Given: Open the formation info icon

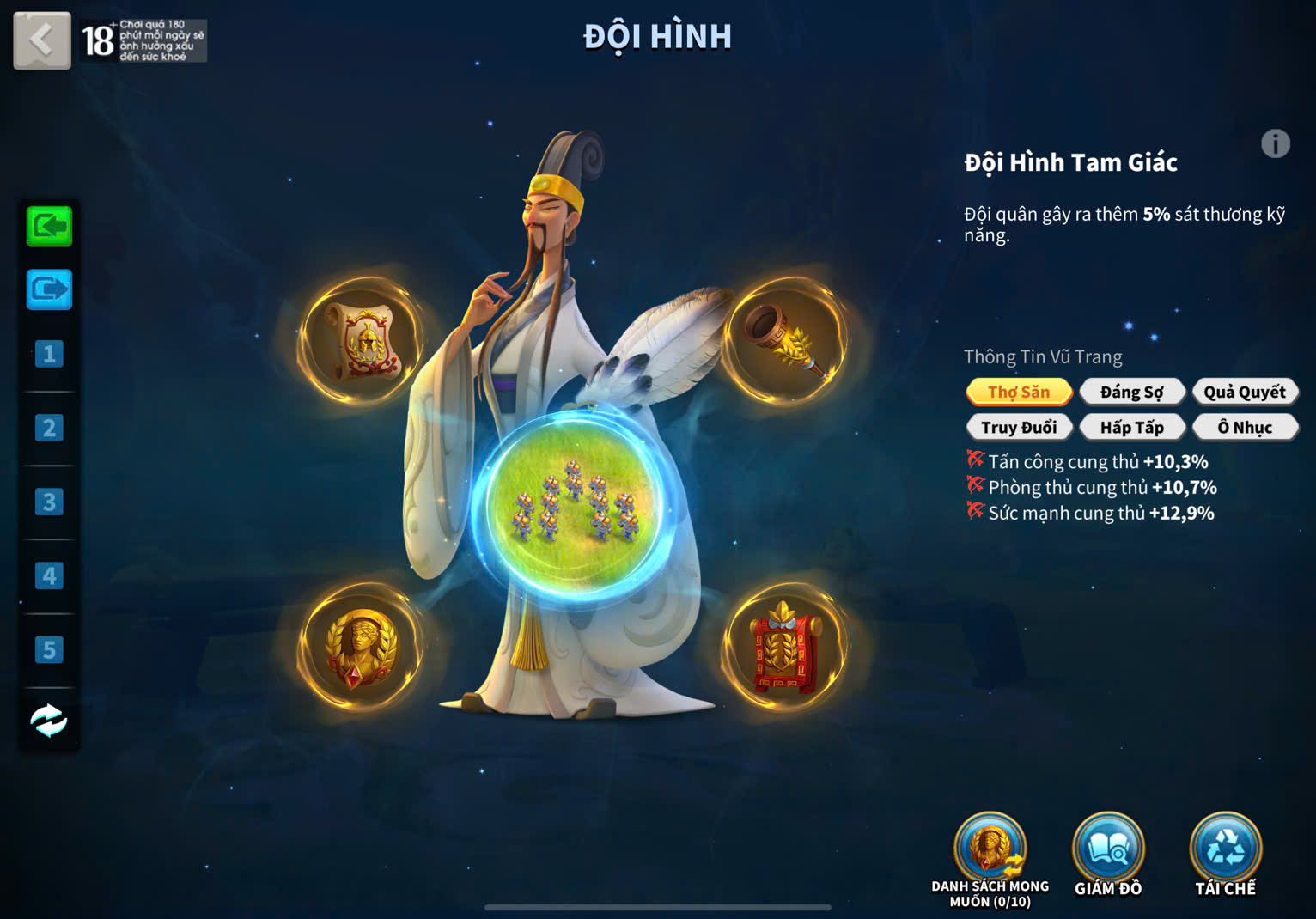Looking at the screenshot, I should 1275,143.
